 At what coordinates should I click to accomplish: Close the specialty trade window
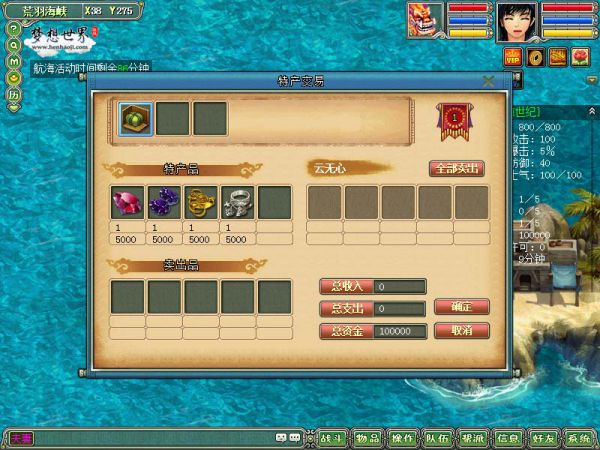pyautogui.click(x=488, y=81)
